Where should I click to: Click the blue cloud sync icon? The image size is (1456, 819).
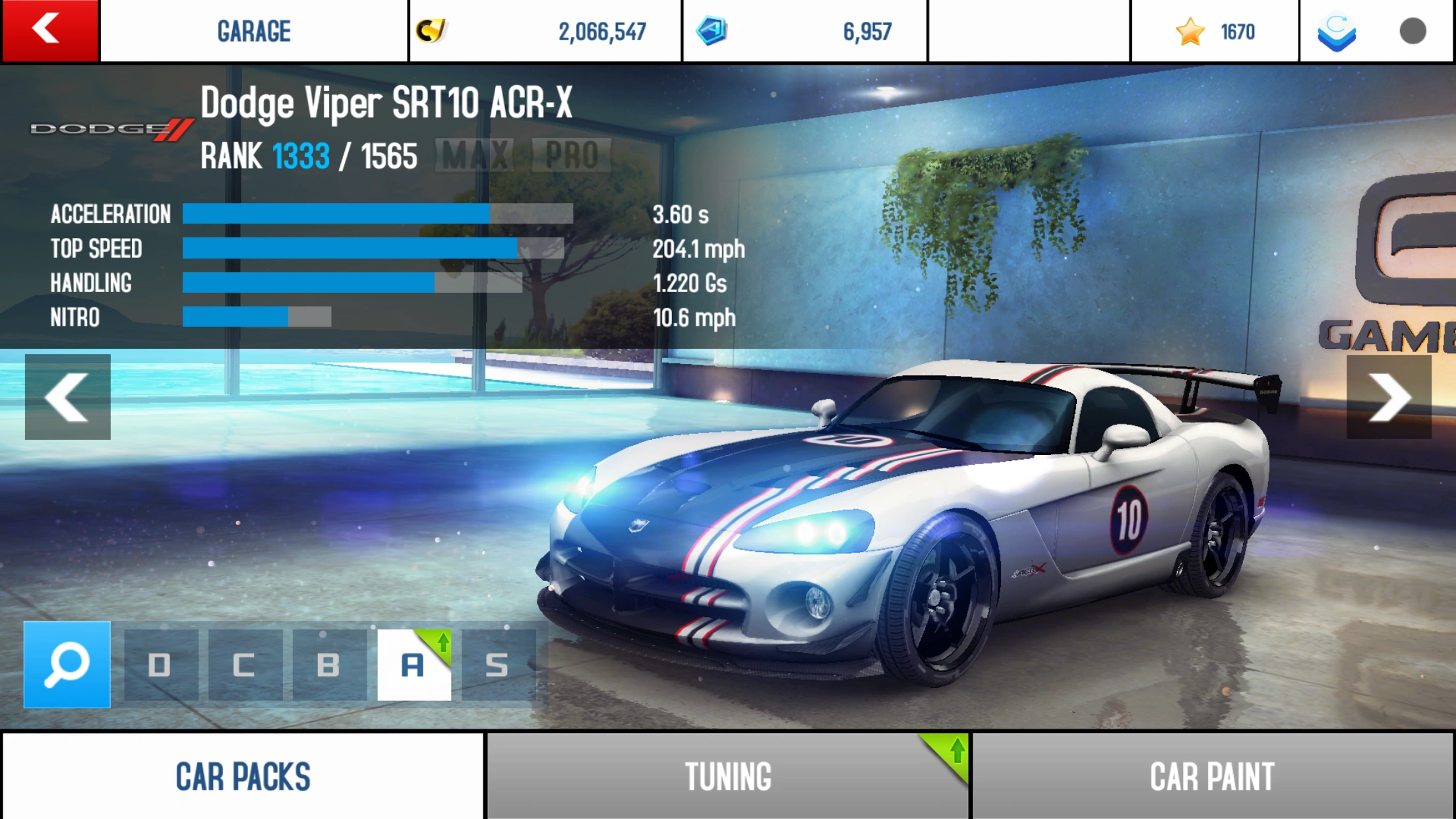tap(1337, 32)
